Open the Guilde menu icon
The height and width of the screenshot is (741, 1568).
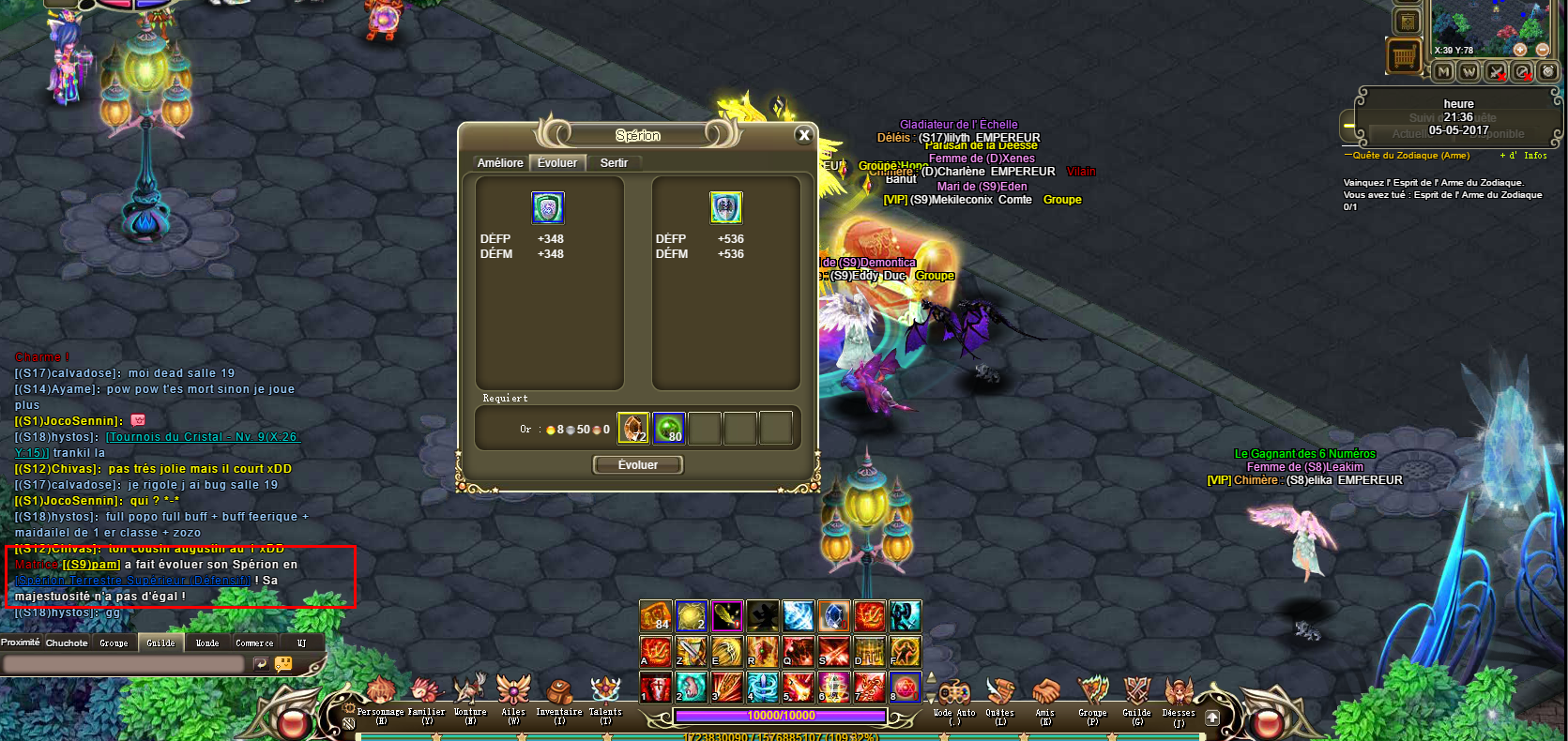pyautogui.click(x=1137, y=697)
